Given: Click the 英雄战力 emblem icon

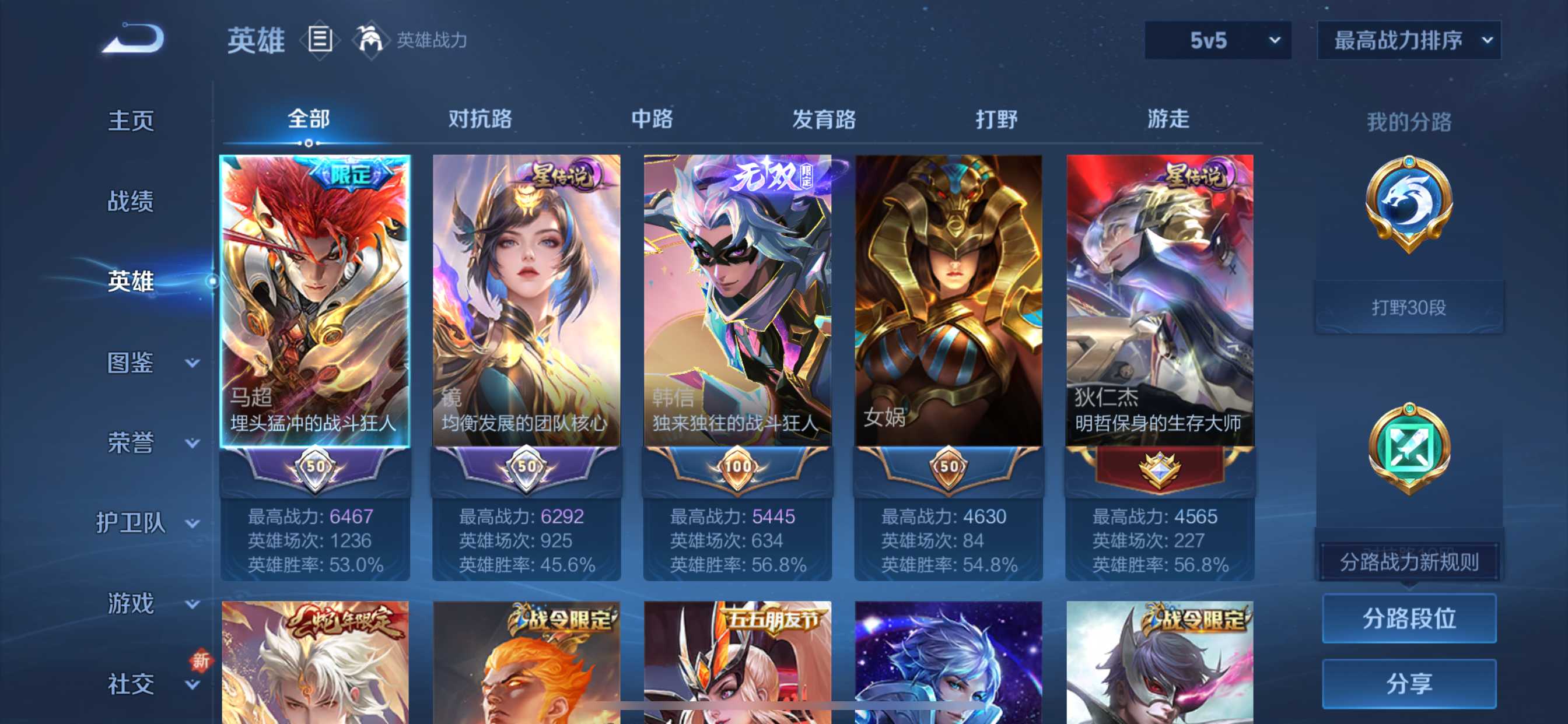Looking at the screenshot, I should pyautogui.click(x=373, y=40).
